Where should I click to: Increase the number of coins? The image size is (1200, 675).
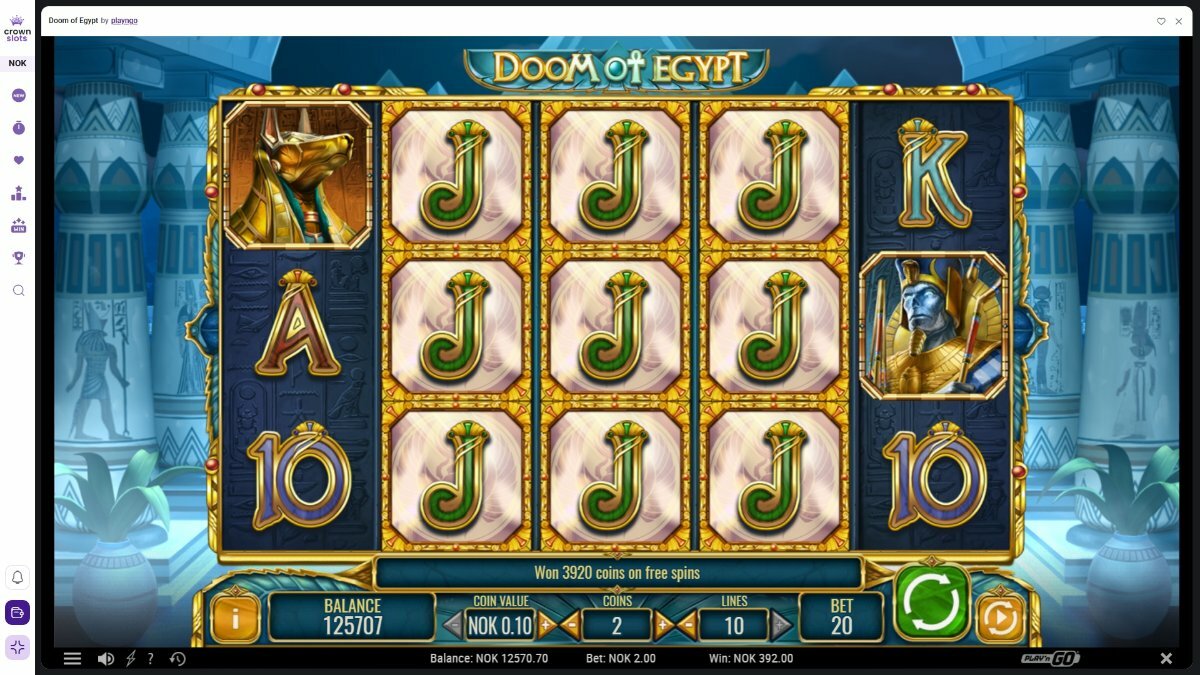tap(663, 626)
